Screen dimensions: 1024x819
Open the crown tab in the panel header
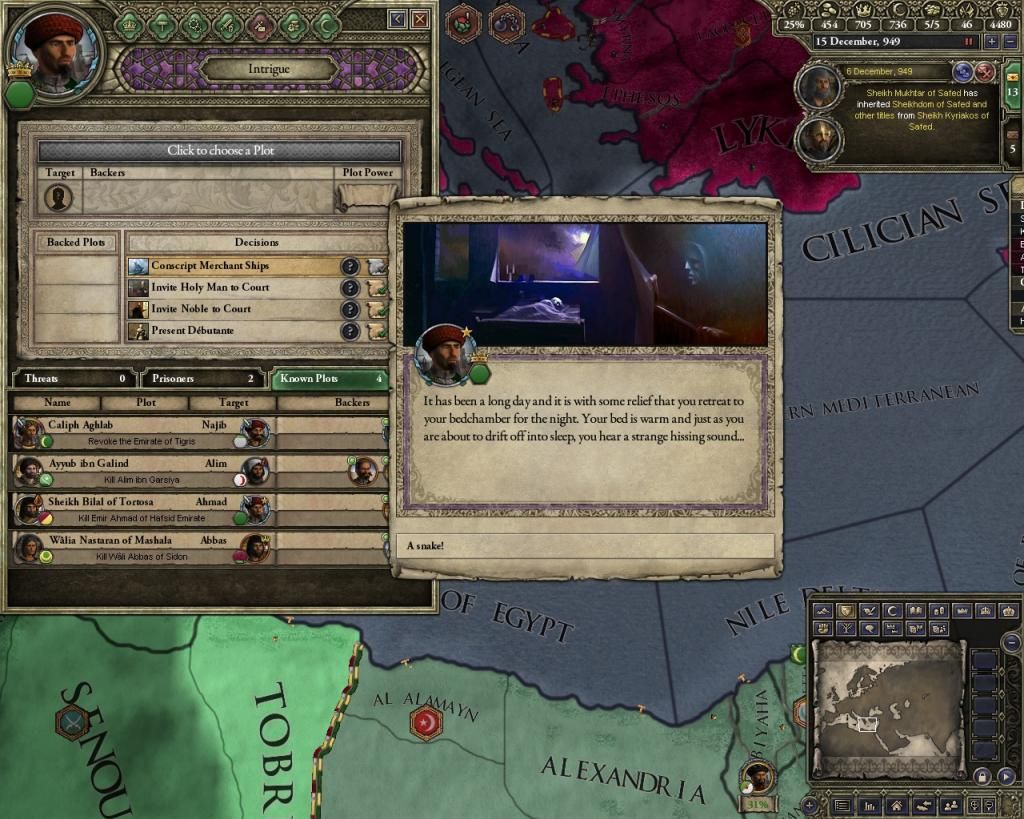[x=129, y=24]
